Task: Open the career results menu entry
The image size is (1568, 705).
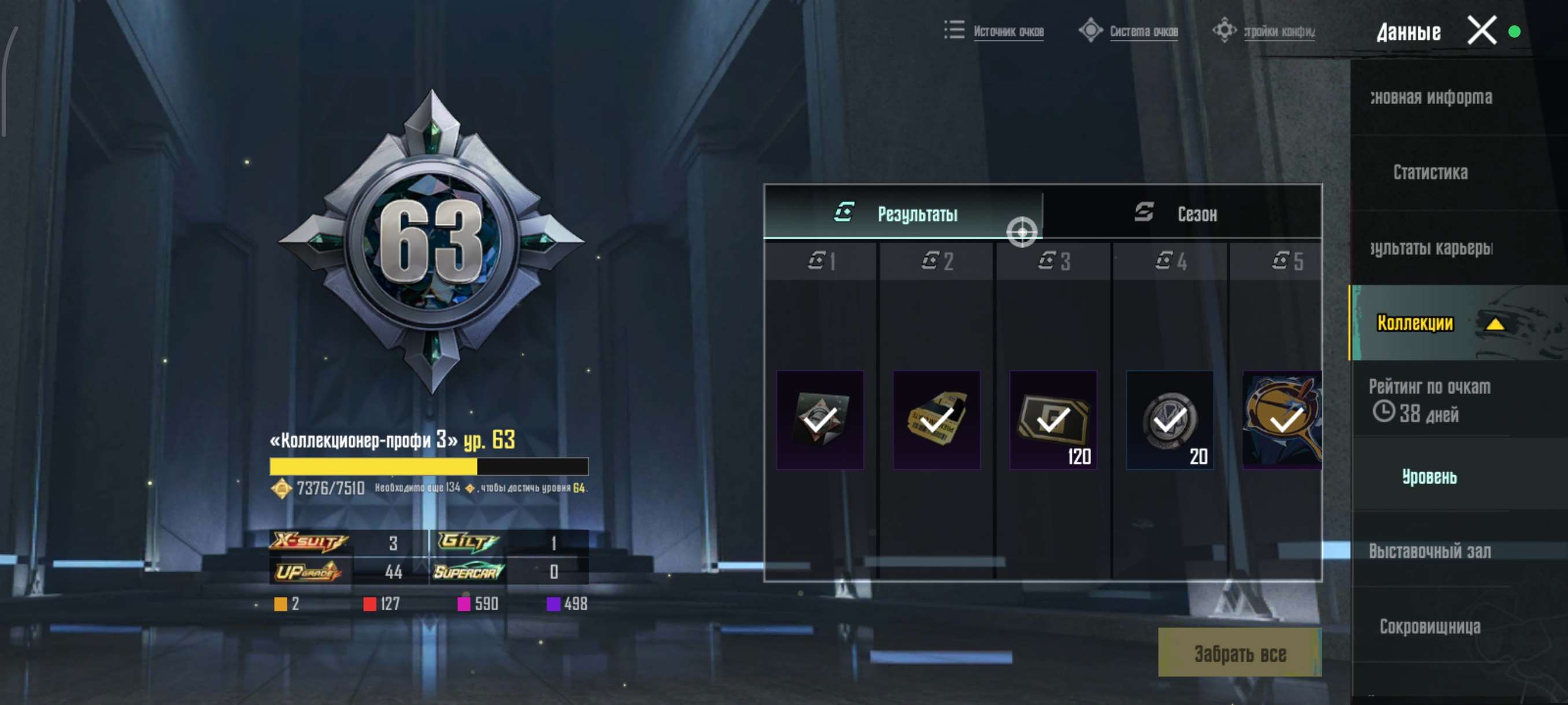Action: coord(1430,247)
